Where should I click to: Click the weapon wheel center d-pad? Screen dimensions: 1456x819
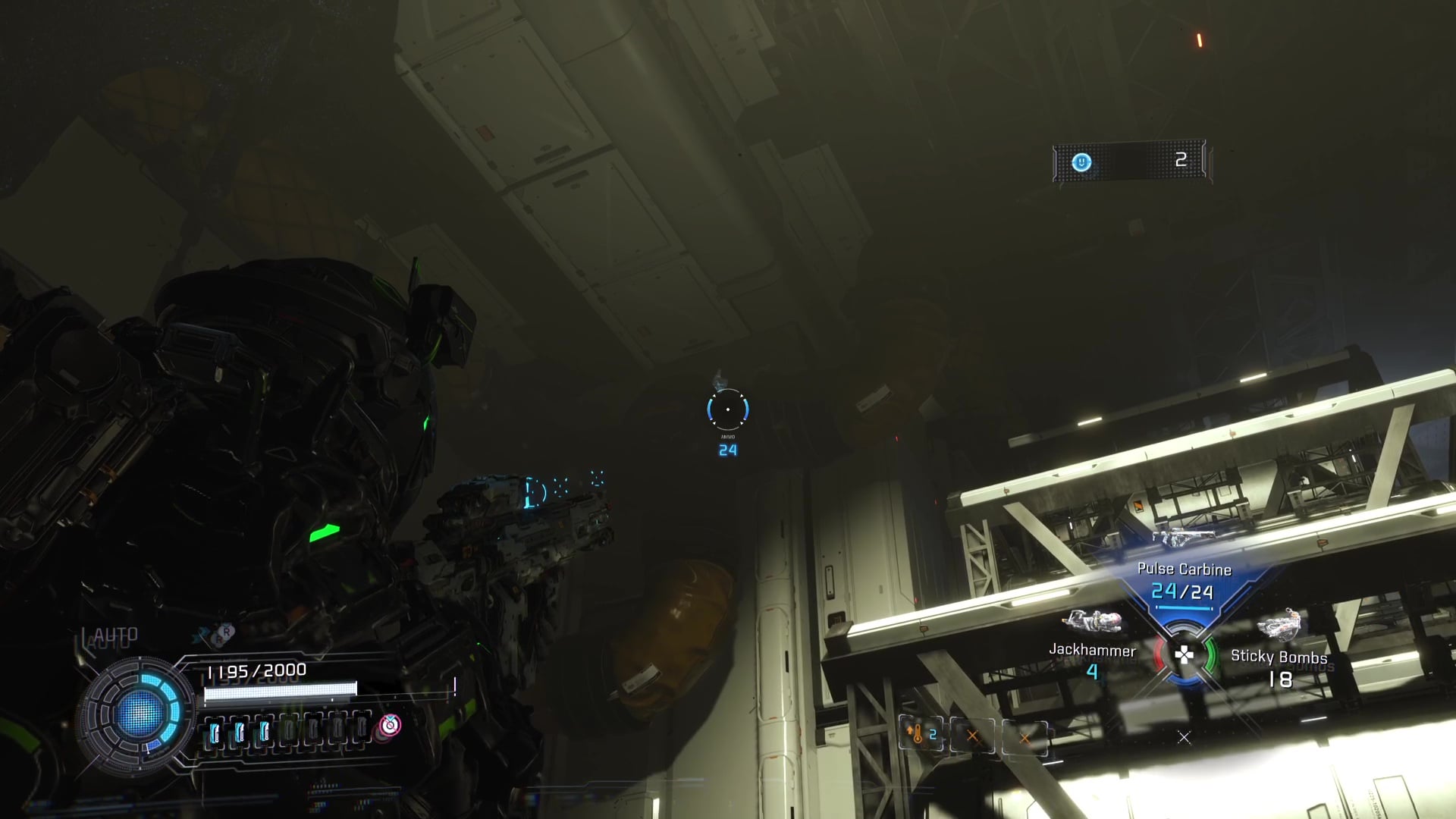pos(1183,655)
